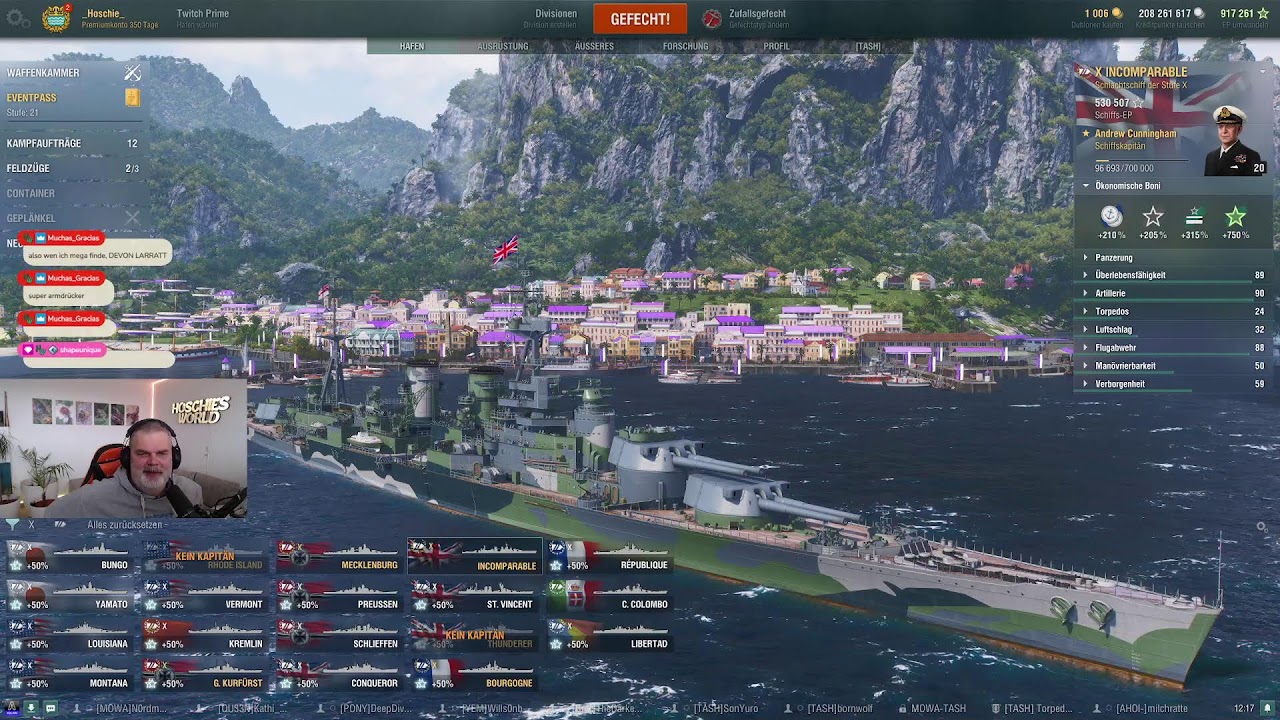Show Kampfaufträge combat missions
Viewport: 1280px width, 720px height.
(44, 144)
